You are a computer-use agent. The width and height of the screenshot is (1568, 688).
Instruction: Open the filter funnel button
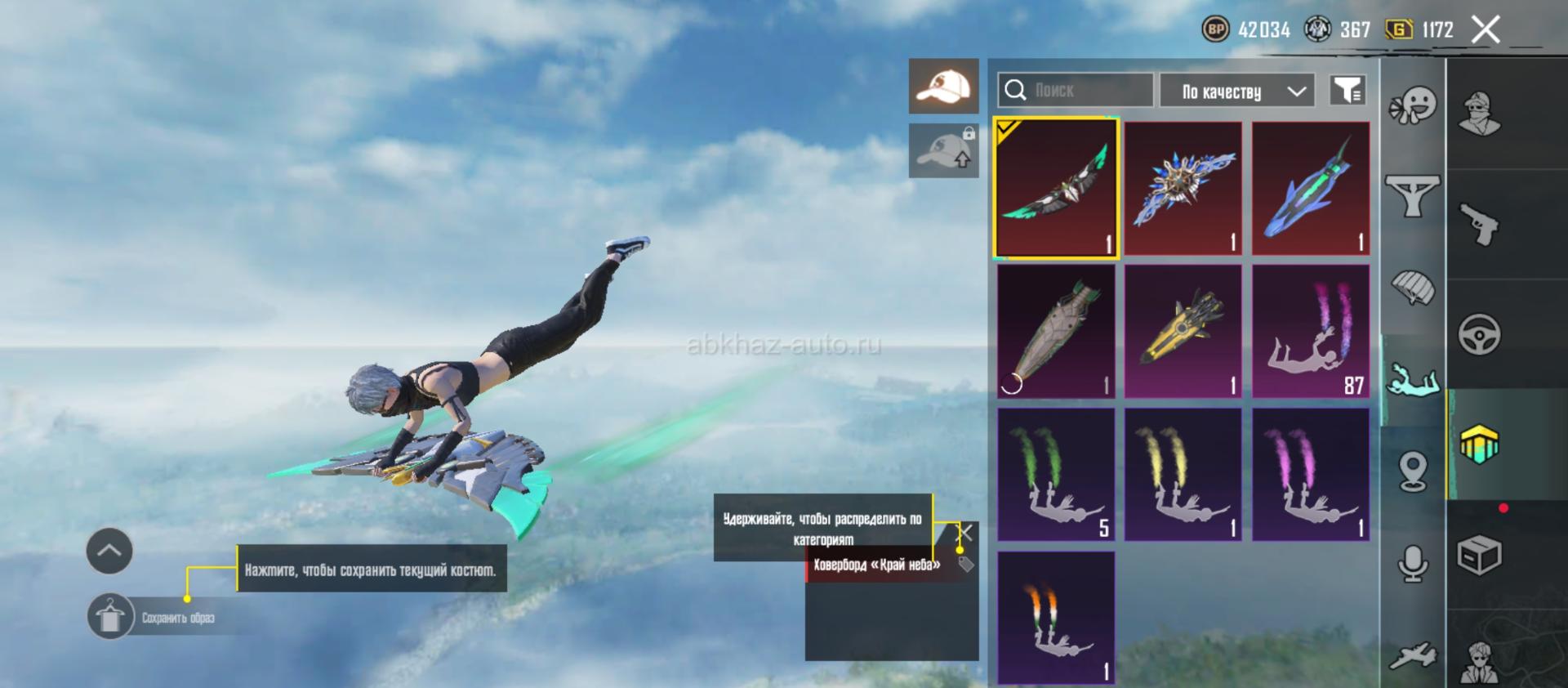click(1347, 90)
